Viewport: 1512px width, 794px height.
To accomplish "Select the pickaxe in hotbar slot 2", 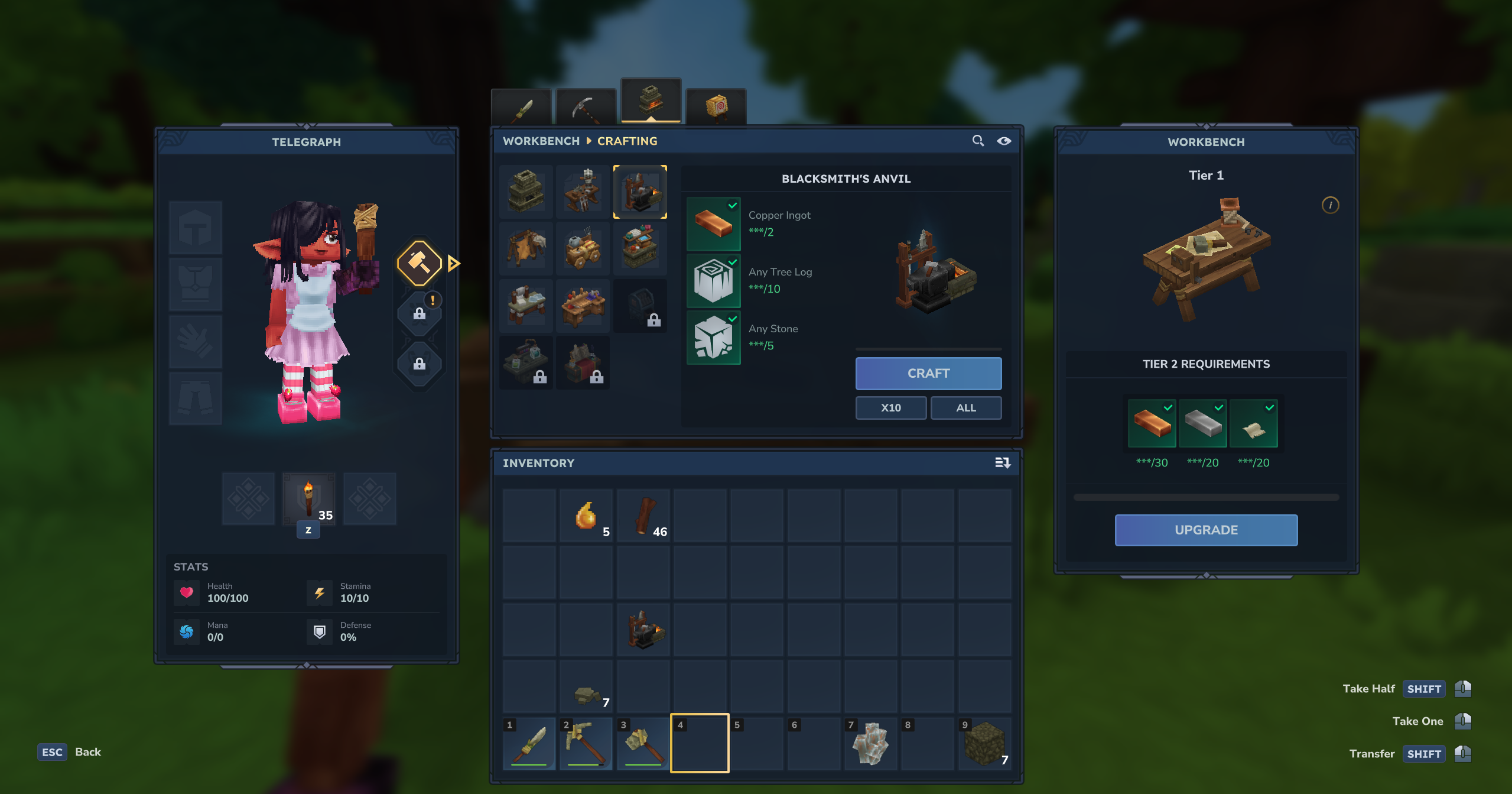I will pos(586,743).
